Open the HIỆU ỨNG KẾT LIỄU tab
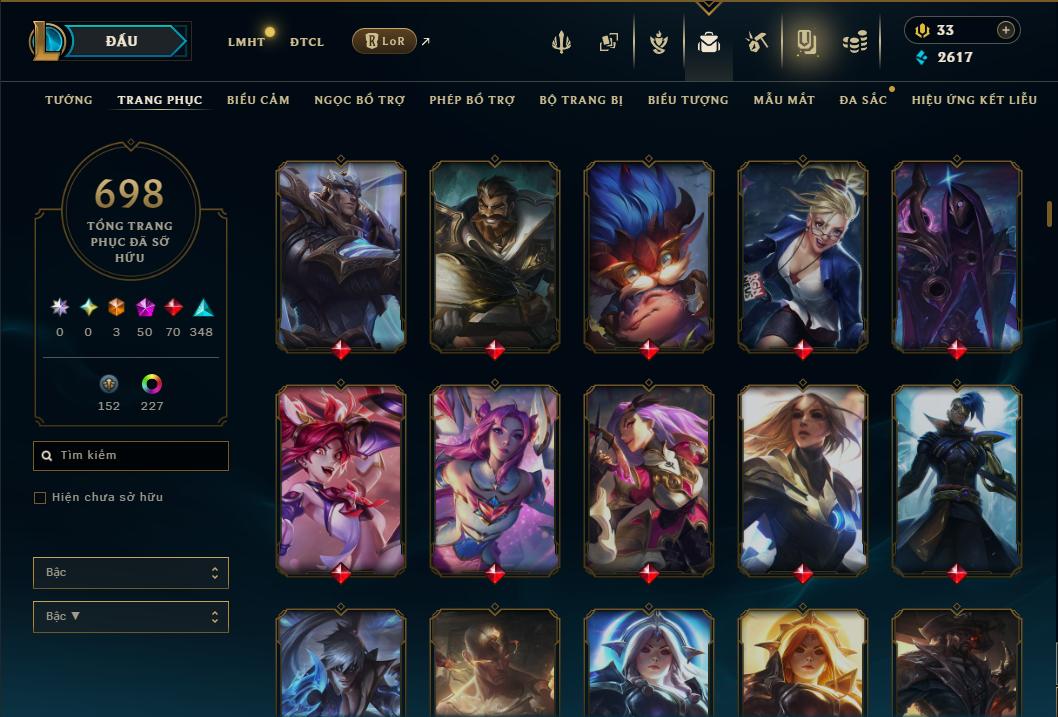 [974, 100]
